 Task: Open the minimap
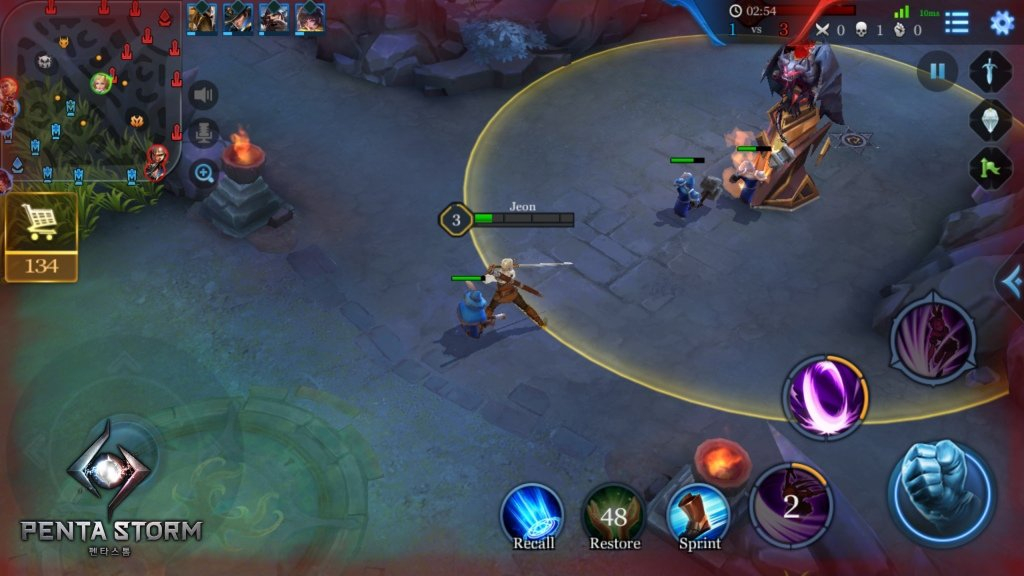click(90, 95)
